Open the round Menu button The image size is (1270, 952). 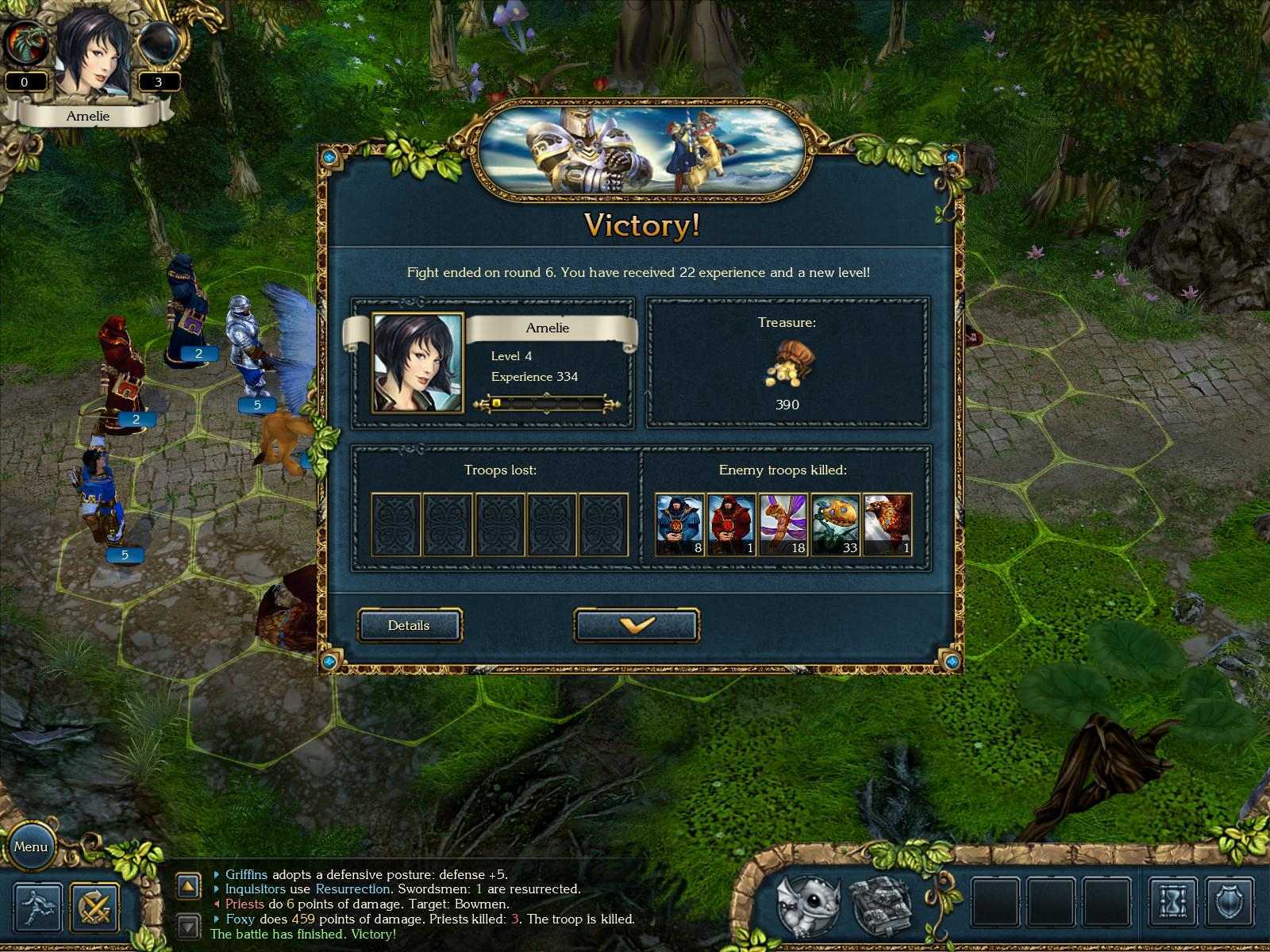(x=32, y=847)
